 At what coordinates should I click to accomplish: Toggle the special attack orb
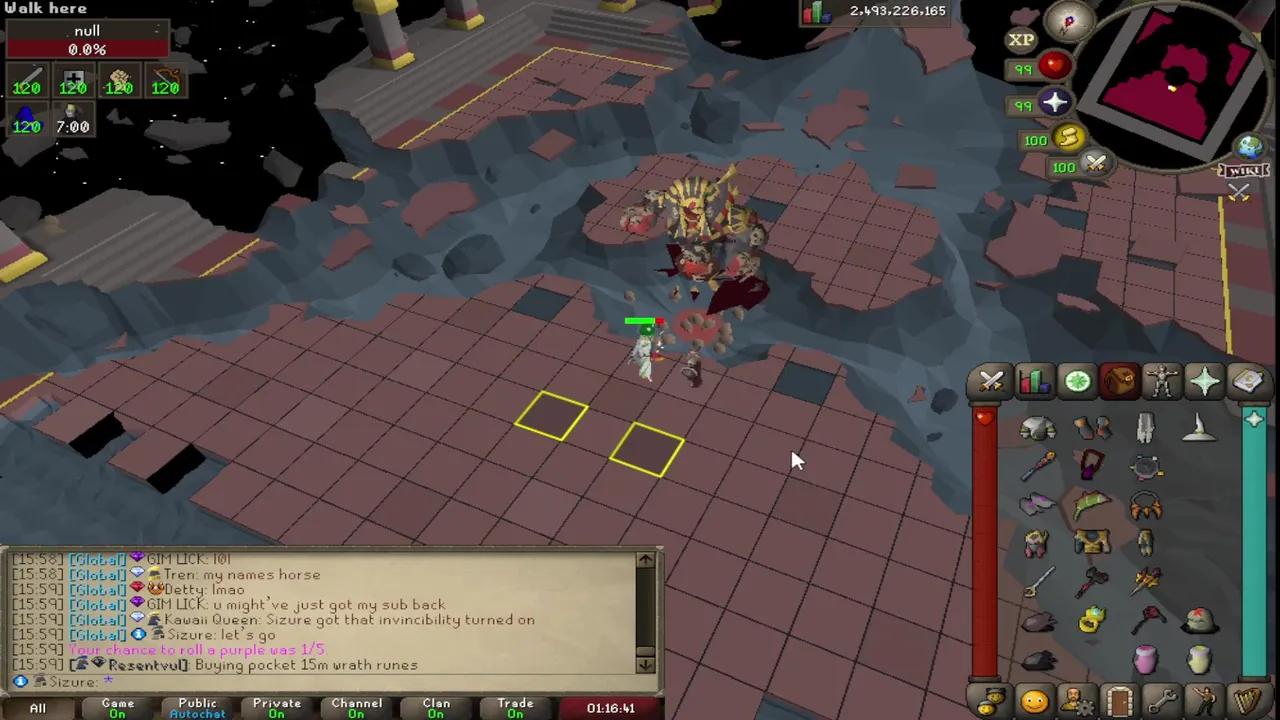(1095, 167)
